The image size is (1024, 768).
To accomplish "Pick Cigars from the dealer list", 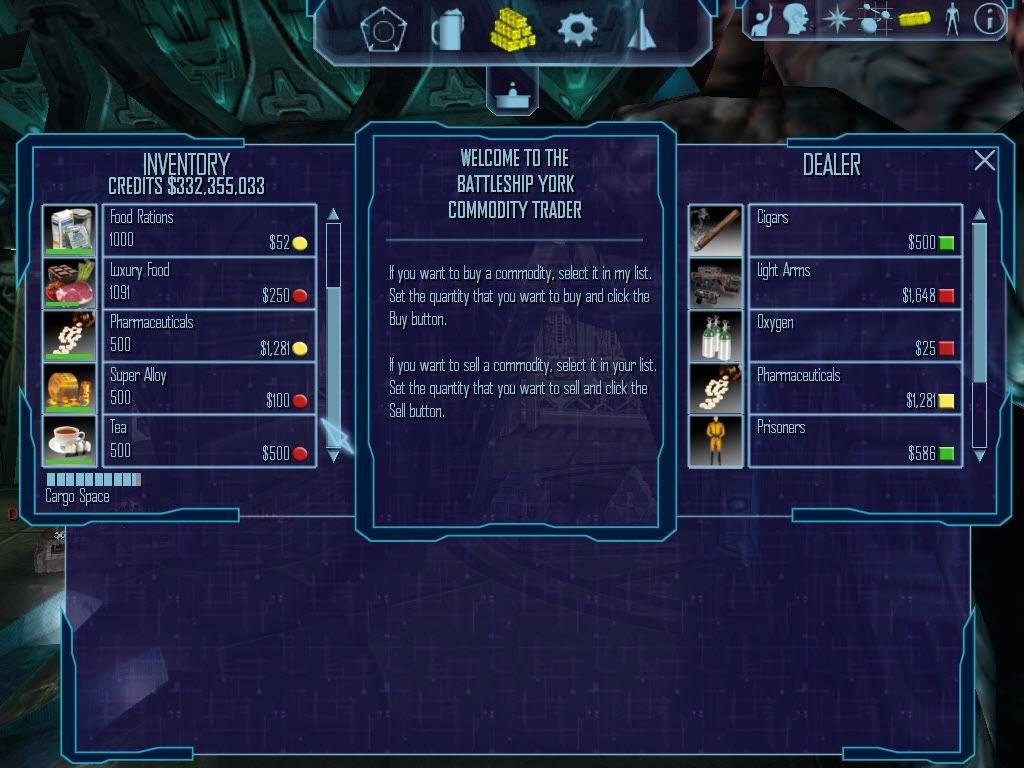I will point(854,230).
